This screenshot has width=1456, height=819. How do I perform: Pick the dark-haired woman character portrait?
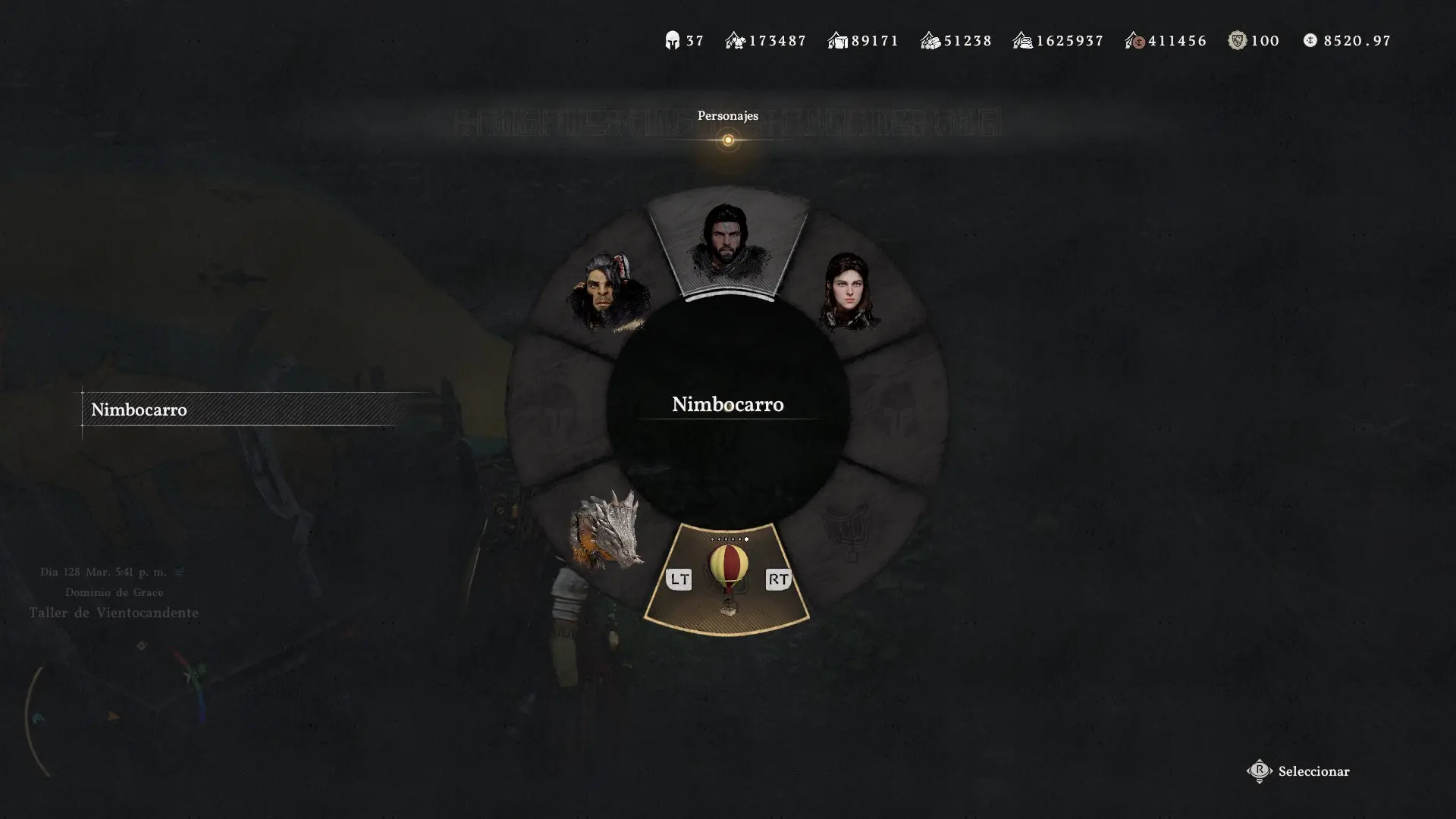pos(849,292)
